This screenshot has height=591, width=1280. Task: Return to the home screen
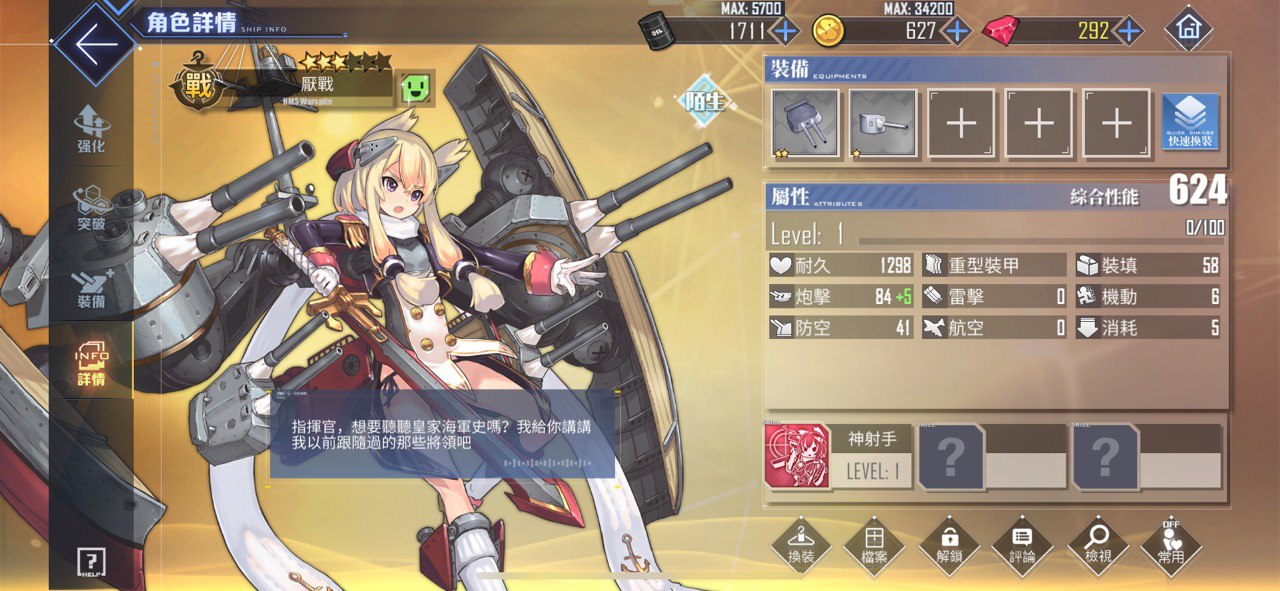tap(1188, 29)
